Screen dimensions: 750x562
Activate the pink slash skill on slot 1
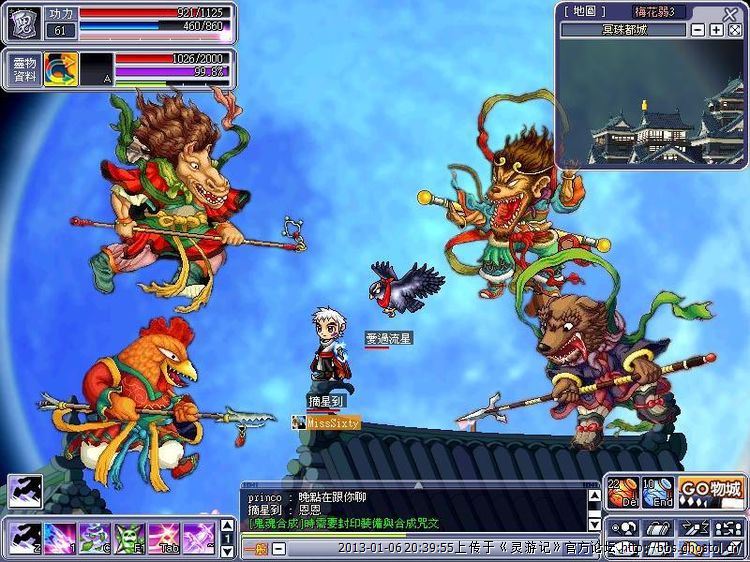tap(60, 536)
